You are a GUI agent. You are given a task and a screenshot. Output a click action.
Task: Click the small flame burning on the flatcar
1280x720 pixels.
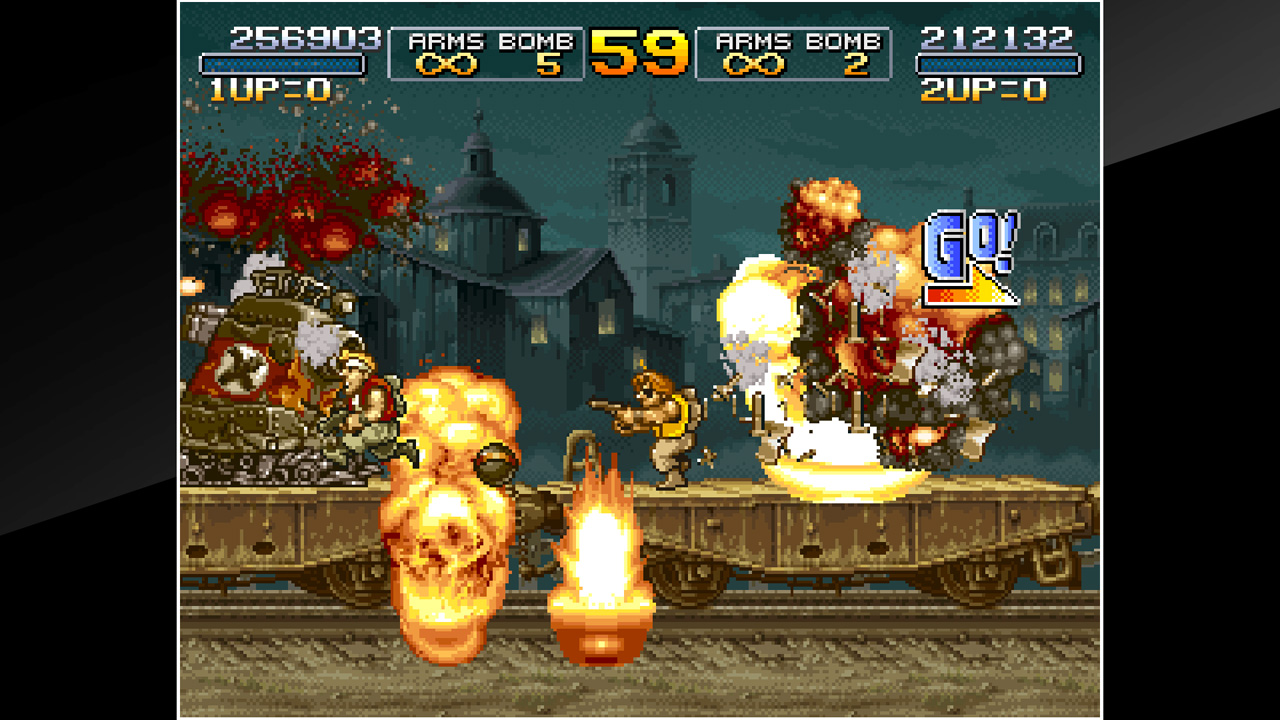600,560
